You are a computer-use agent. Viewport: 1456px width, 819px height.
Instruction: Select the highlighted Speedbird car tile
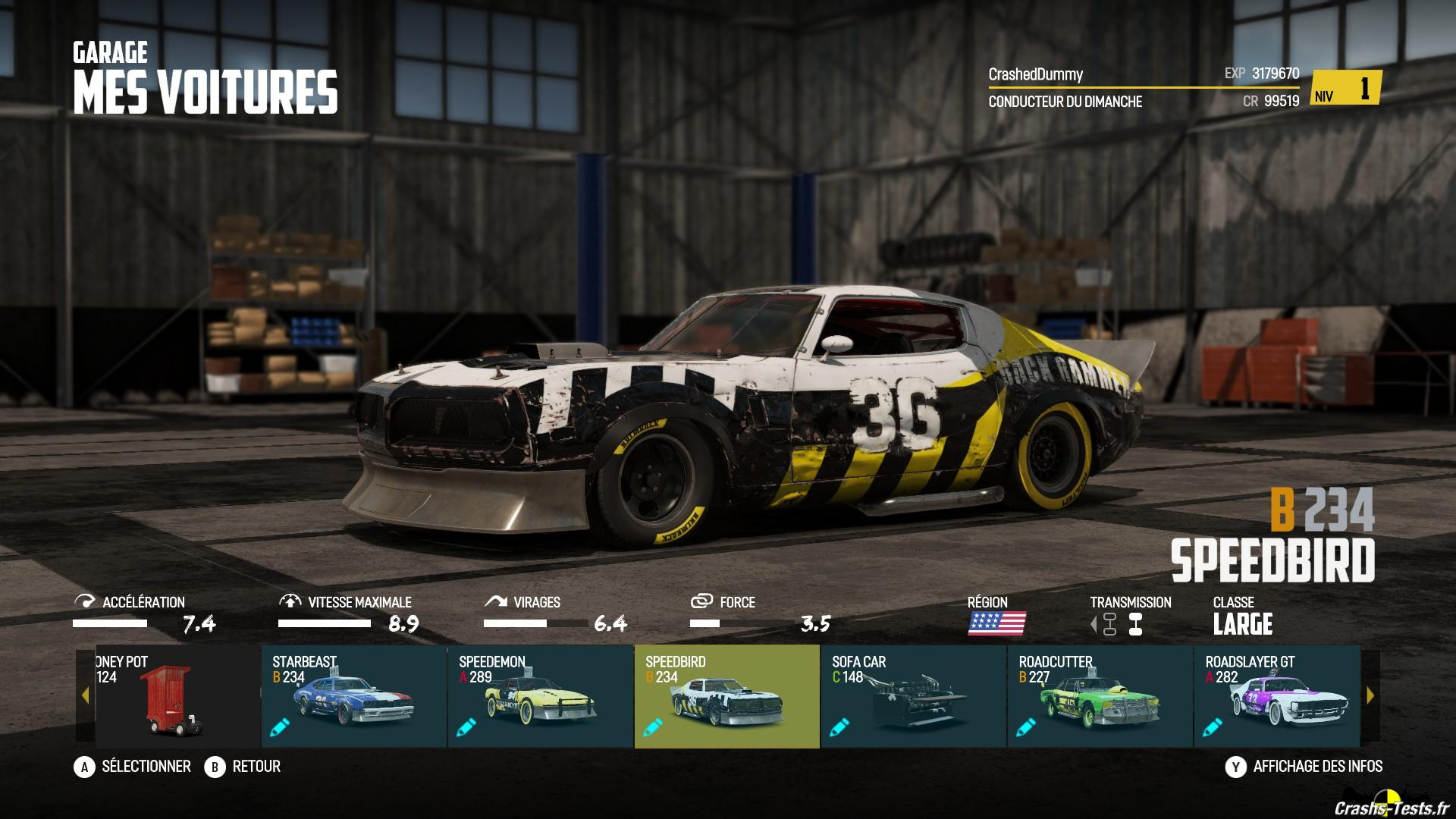[726, 696]
